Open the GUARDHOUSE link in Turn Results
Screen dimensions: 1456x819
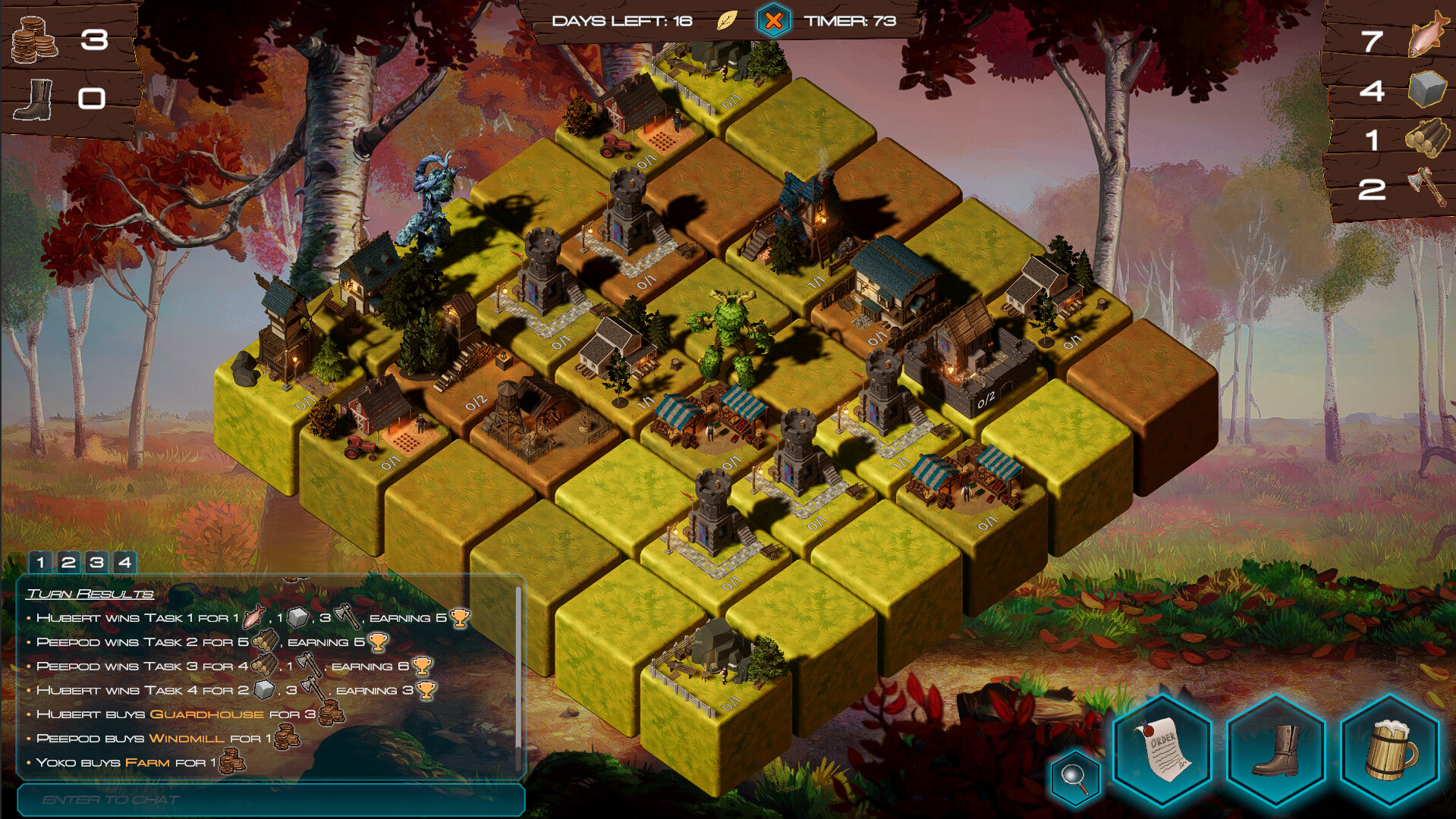206,713
